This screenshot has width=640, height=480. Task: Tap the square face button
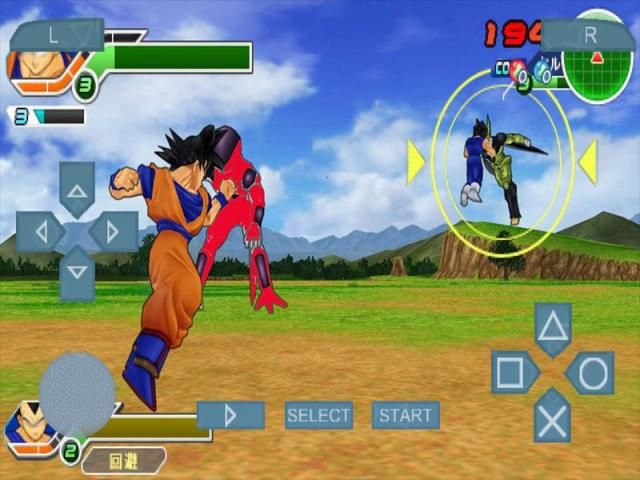(512, 373)
